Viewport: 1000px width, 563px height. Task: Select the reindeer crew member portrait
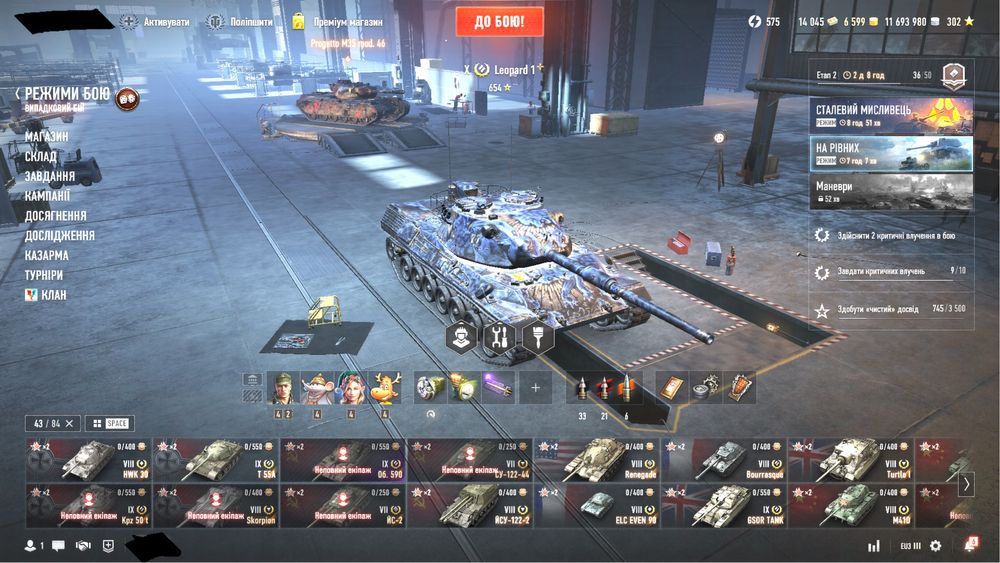[384, 387]
